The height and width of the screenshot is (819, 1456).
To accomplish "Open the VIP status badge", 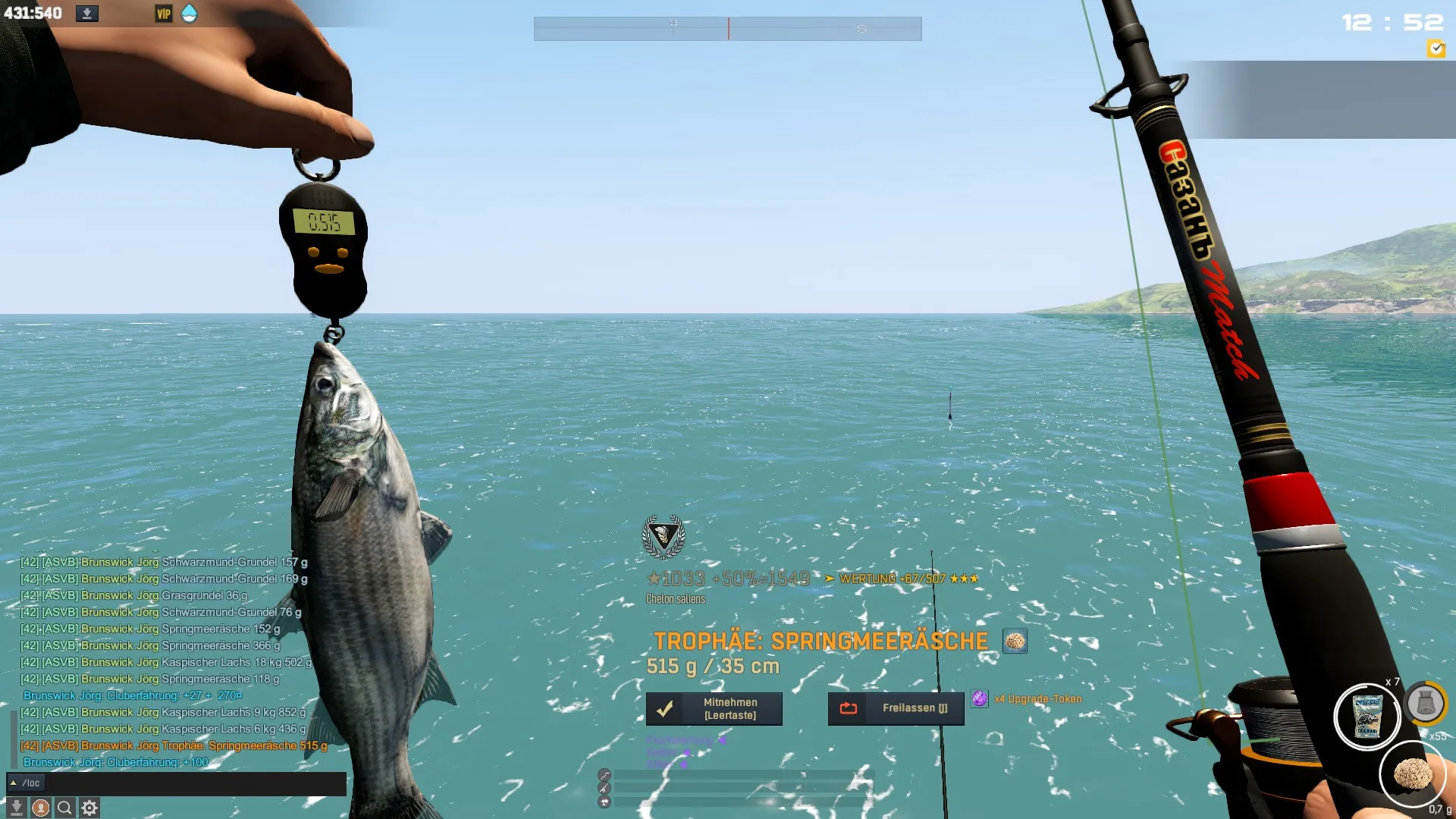I will pyautogui.click(x=163, y=14).
